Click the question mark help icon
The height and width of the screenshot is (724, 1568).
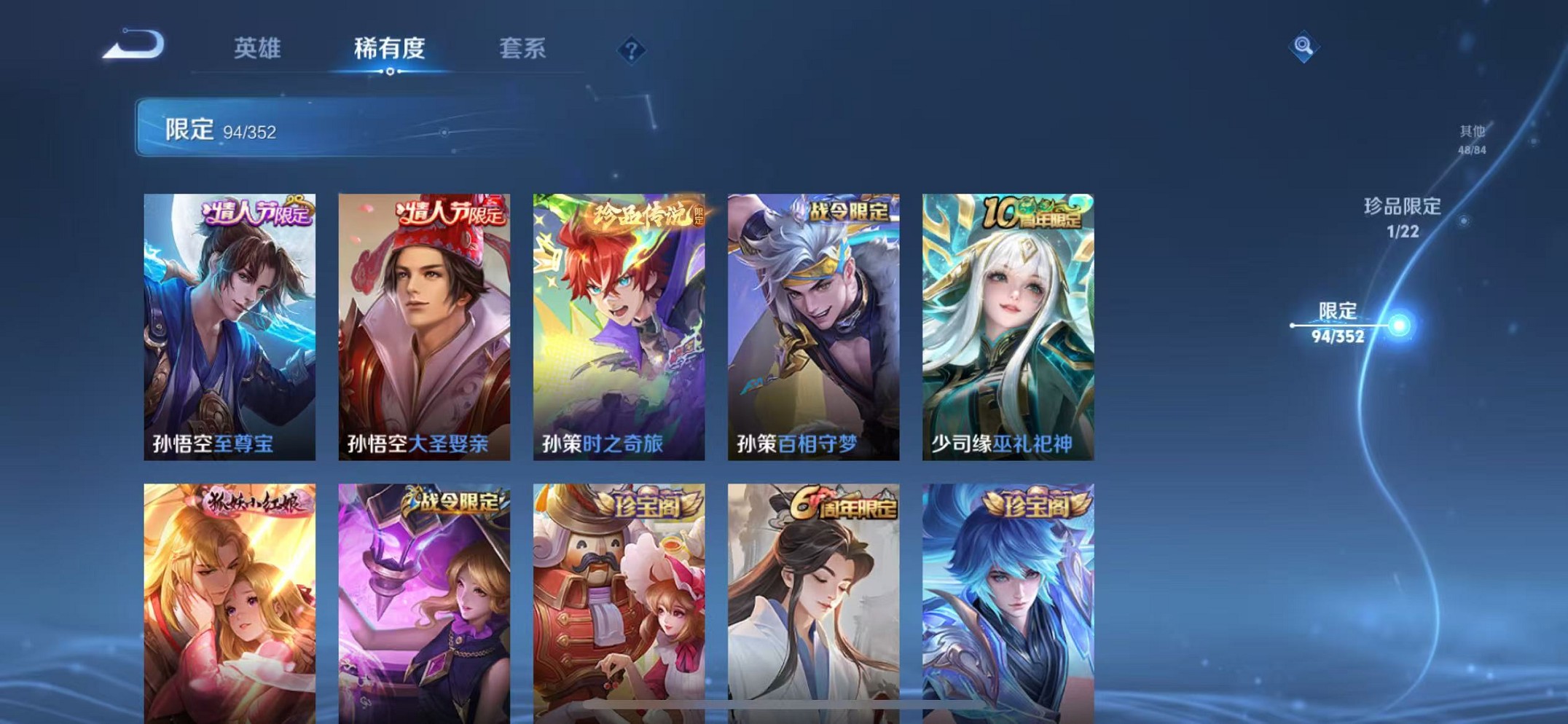point(631,48)
